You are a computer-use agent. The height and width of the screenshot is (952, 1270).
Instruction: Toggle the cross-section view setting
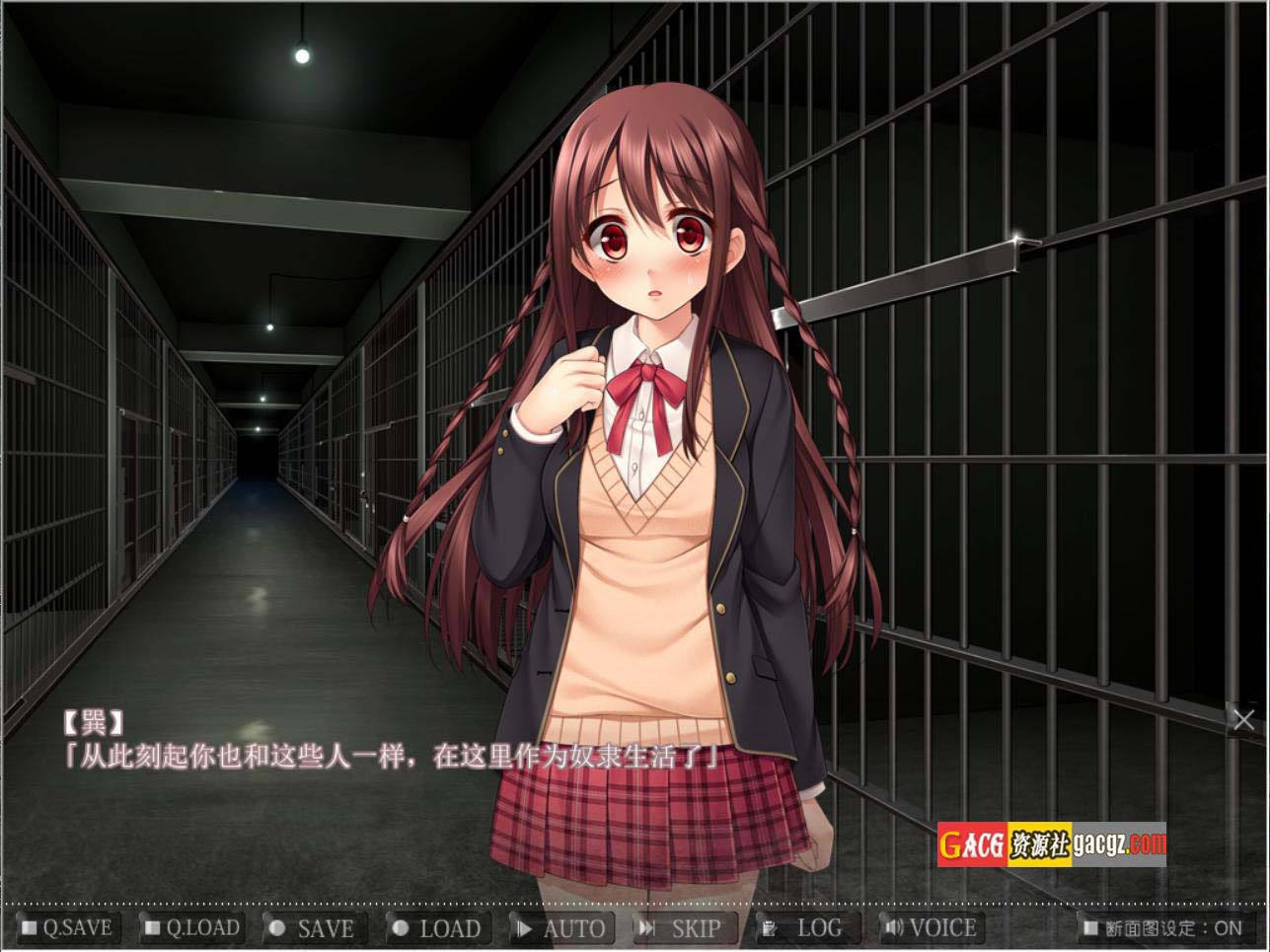point(1162,928)
